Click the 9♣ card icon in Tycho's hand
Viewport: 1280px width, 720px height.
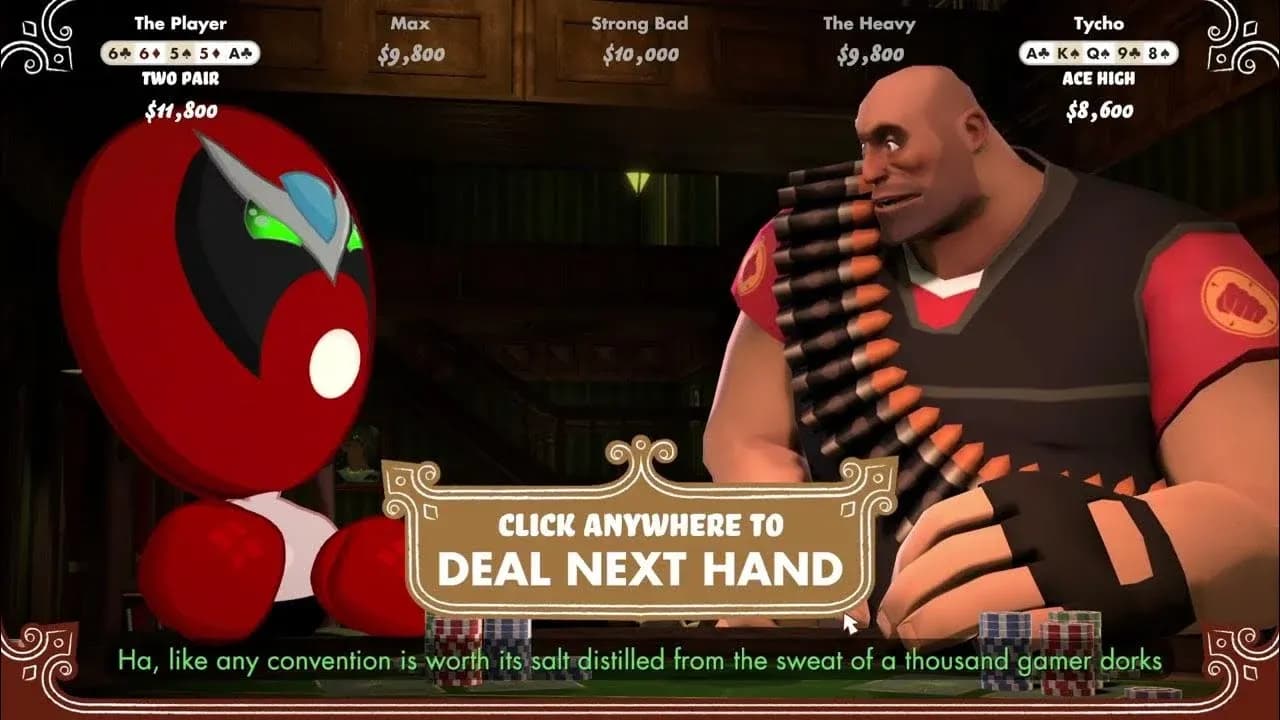[1130, 51]
